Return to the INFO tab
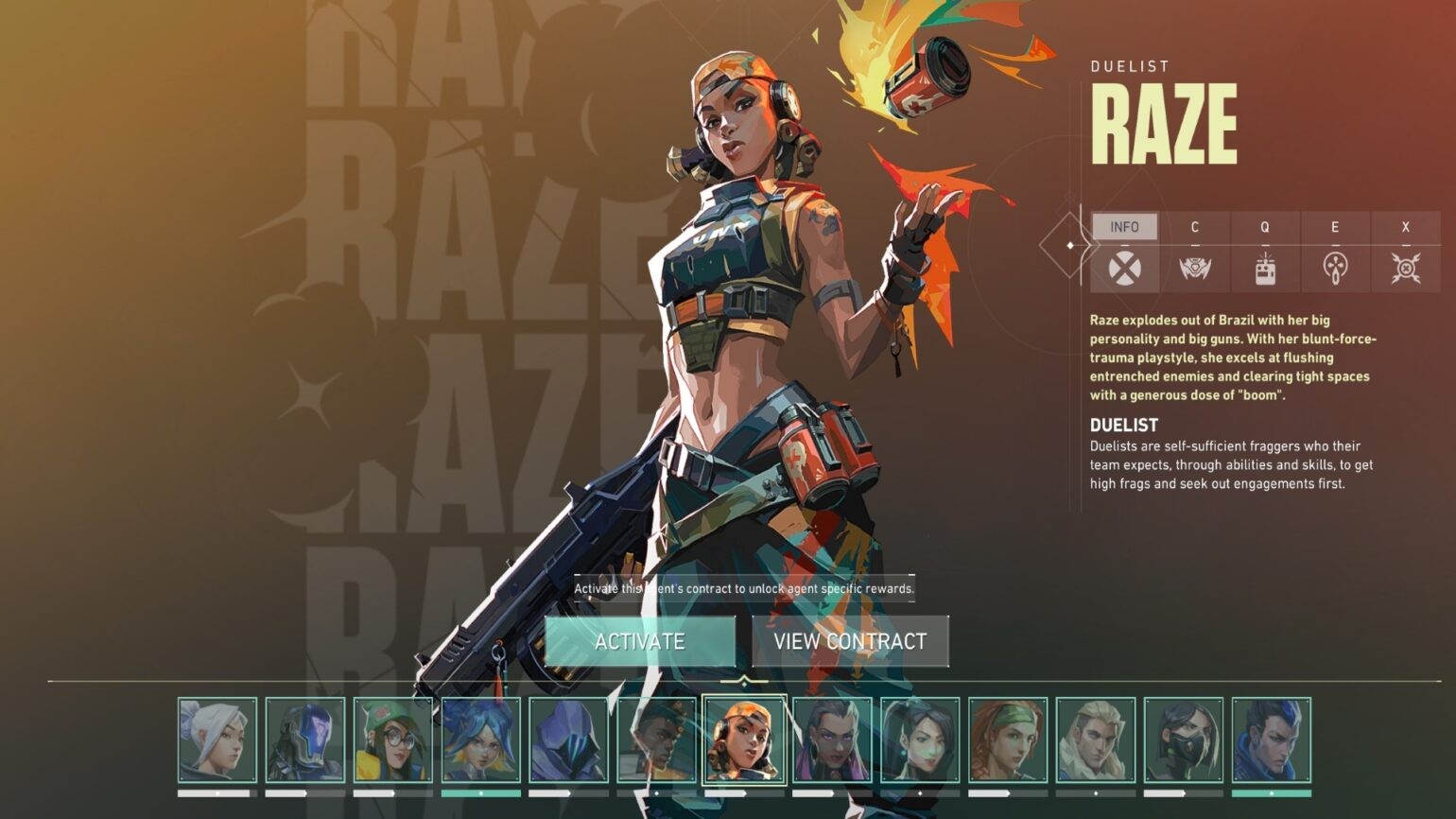1456x819 pixels. point(1125,226)
